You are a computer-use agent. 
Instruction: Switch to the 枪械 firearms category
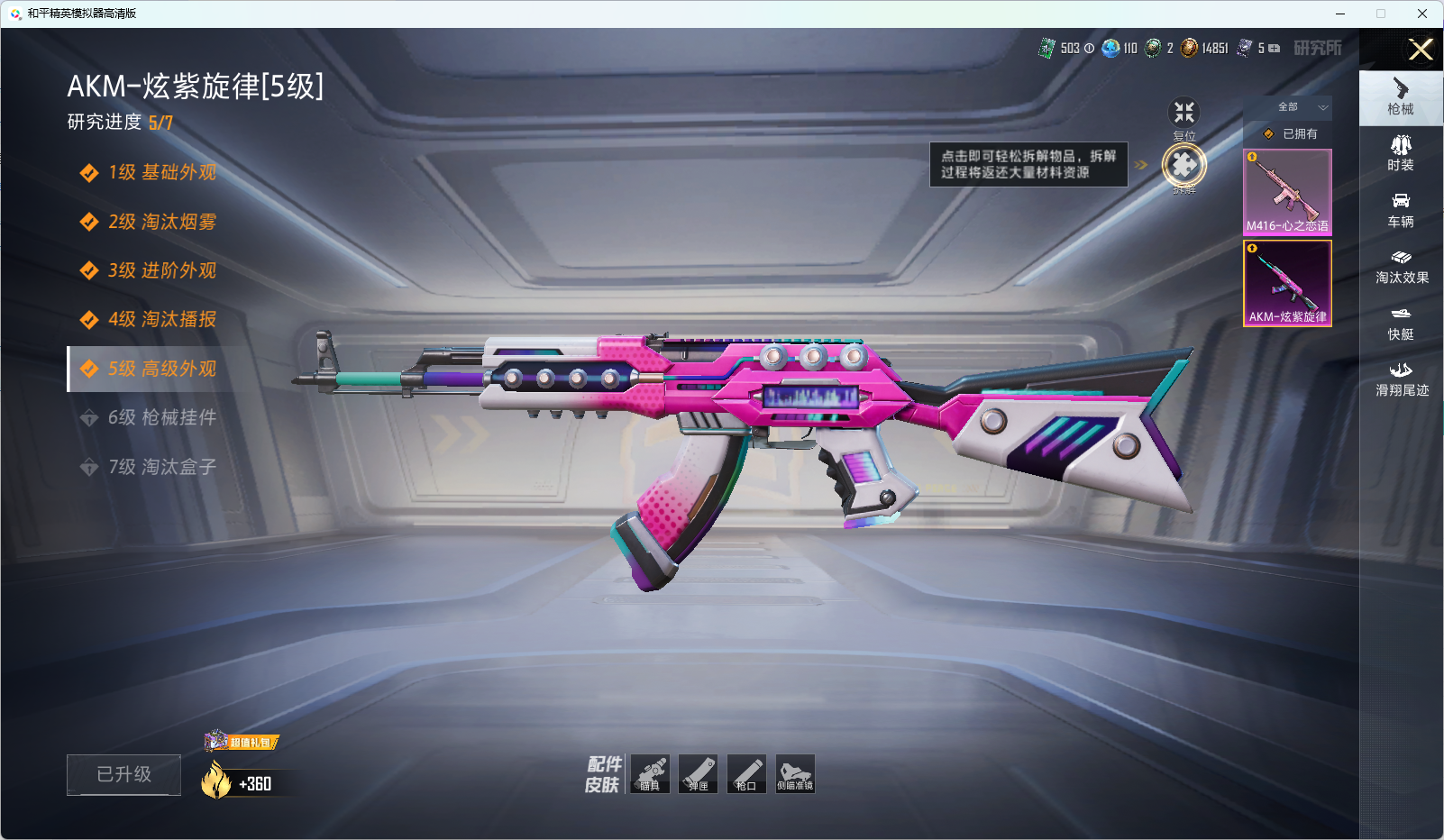pos(1401,97)
